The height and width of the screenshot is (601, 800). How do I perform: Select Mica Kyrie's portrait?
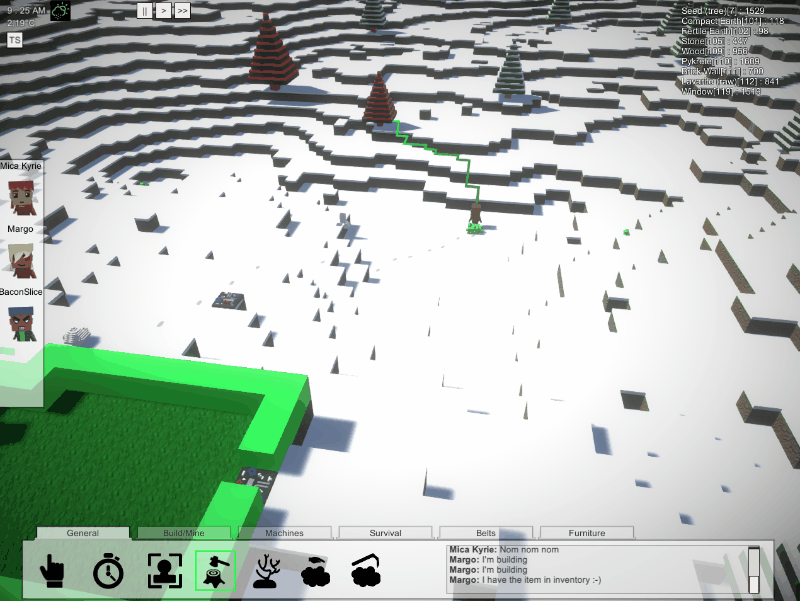tap(21, 195)
